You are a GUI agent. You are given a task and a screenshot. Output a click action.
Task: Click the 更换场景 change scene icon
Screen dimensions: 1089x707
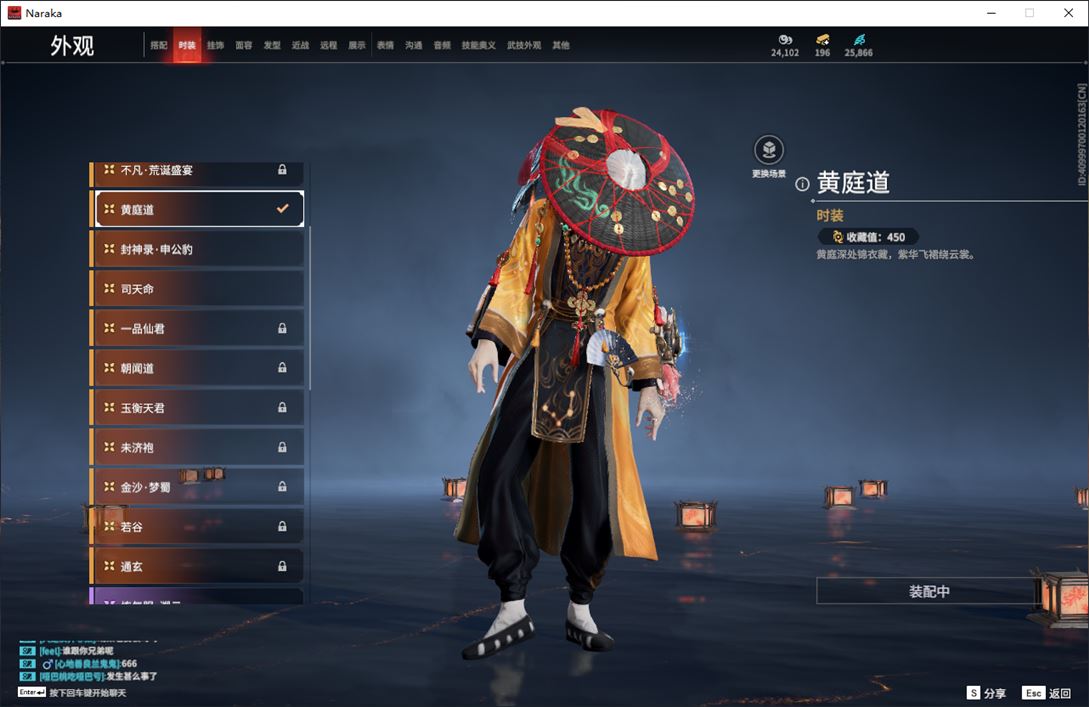click(768, 151)
